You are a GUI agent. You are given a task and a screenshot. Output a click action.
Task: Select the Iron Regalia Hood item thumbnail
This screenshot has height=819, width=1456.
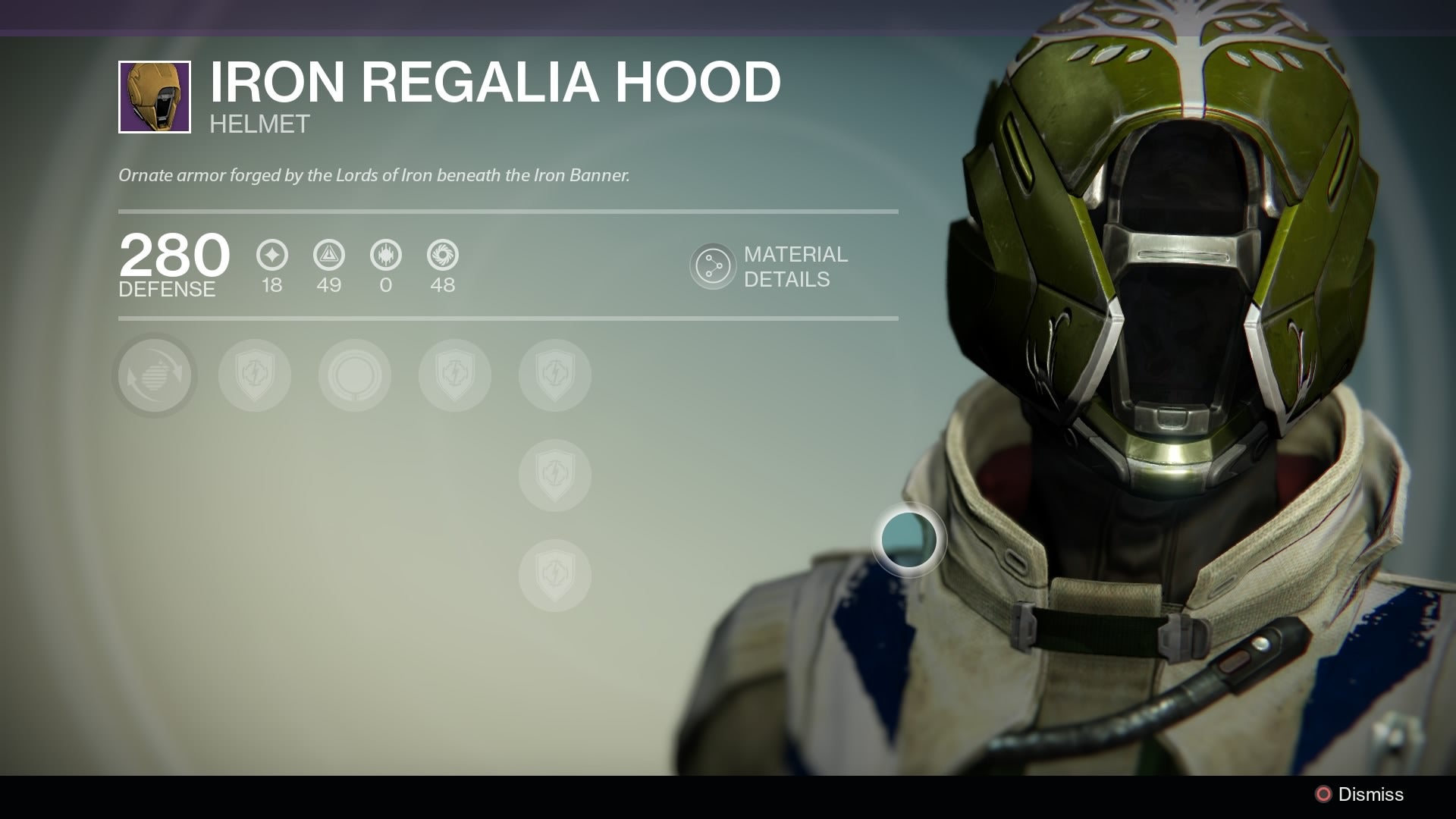pos(154,97)
